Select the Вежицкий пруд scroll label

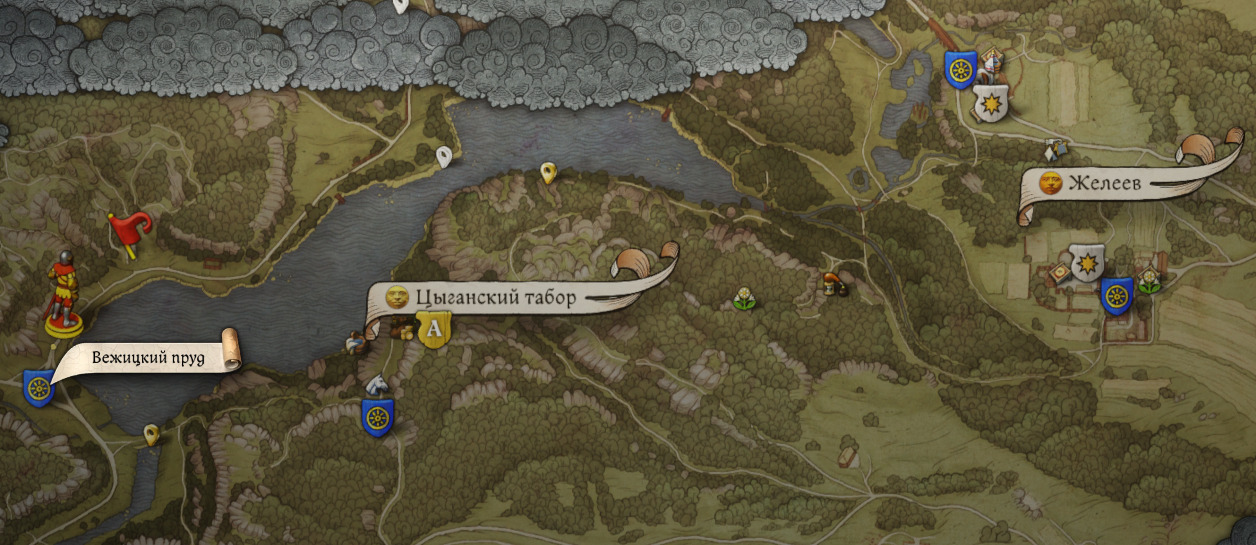pos(148,358)
